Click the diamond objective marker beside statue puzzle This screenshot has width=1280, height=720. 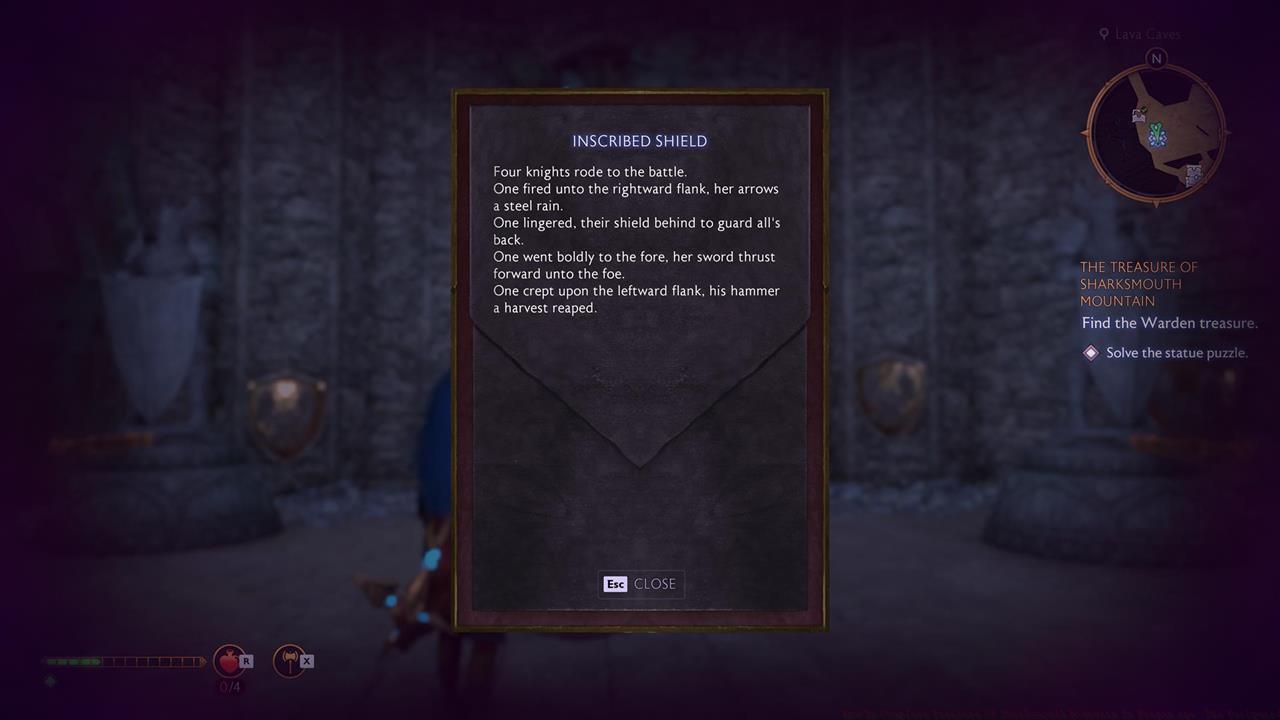(1090, 352)
